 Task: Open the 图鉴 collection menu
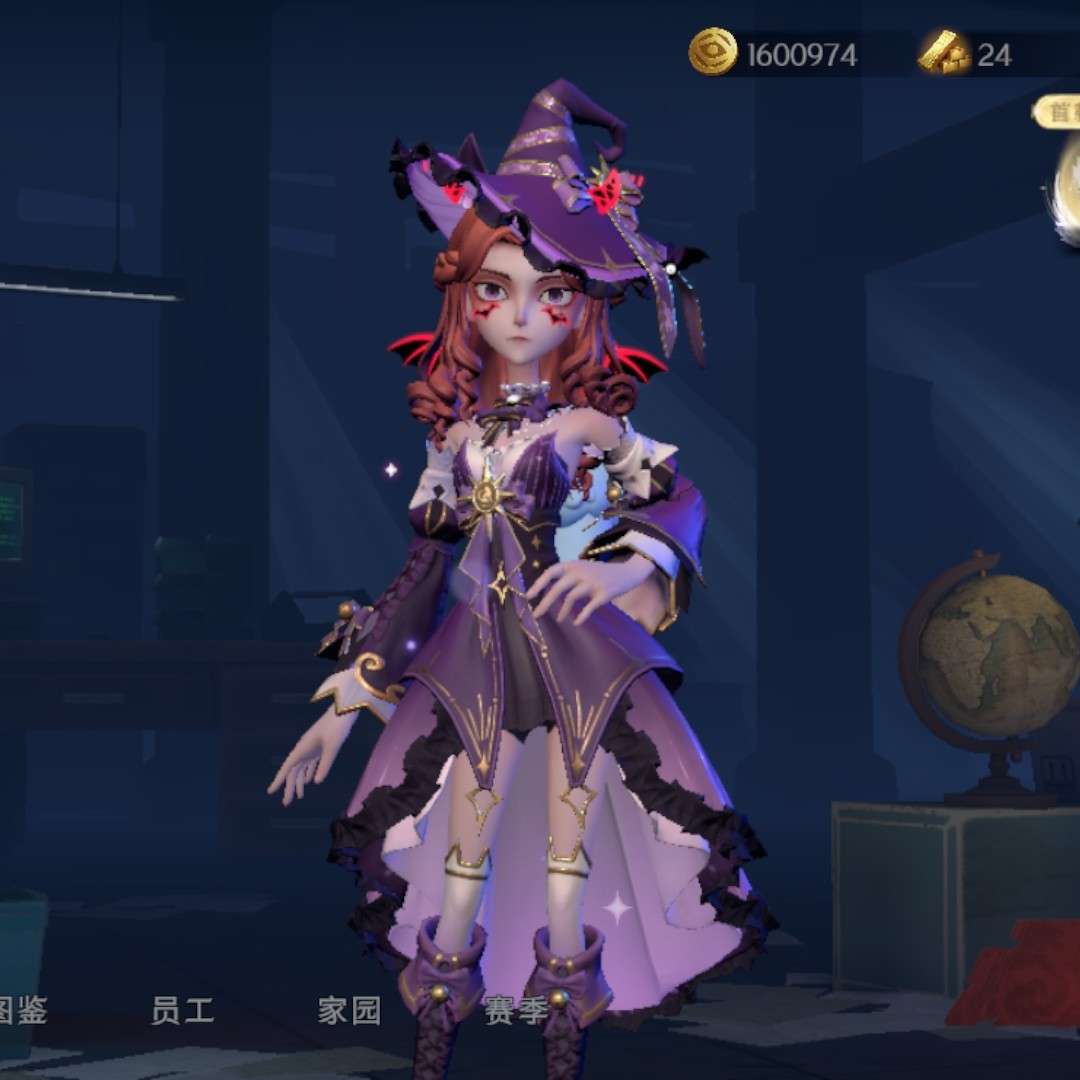[x=22, y=1011]
